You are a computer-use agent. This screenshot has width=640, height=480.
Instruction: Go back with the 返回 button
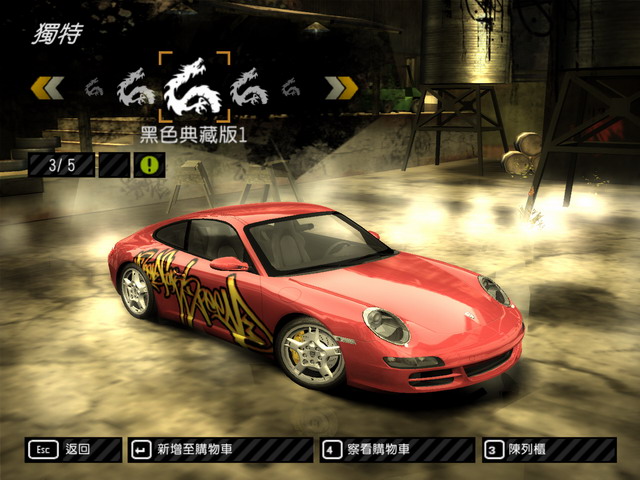tap(73, 450)
